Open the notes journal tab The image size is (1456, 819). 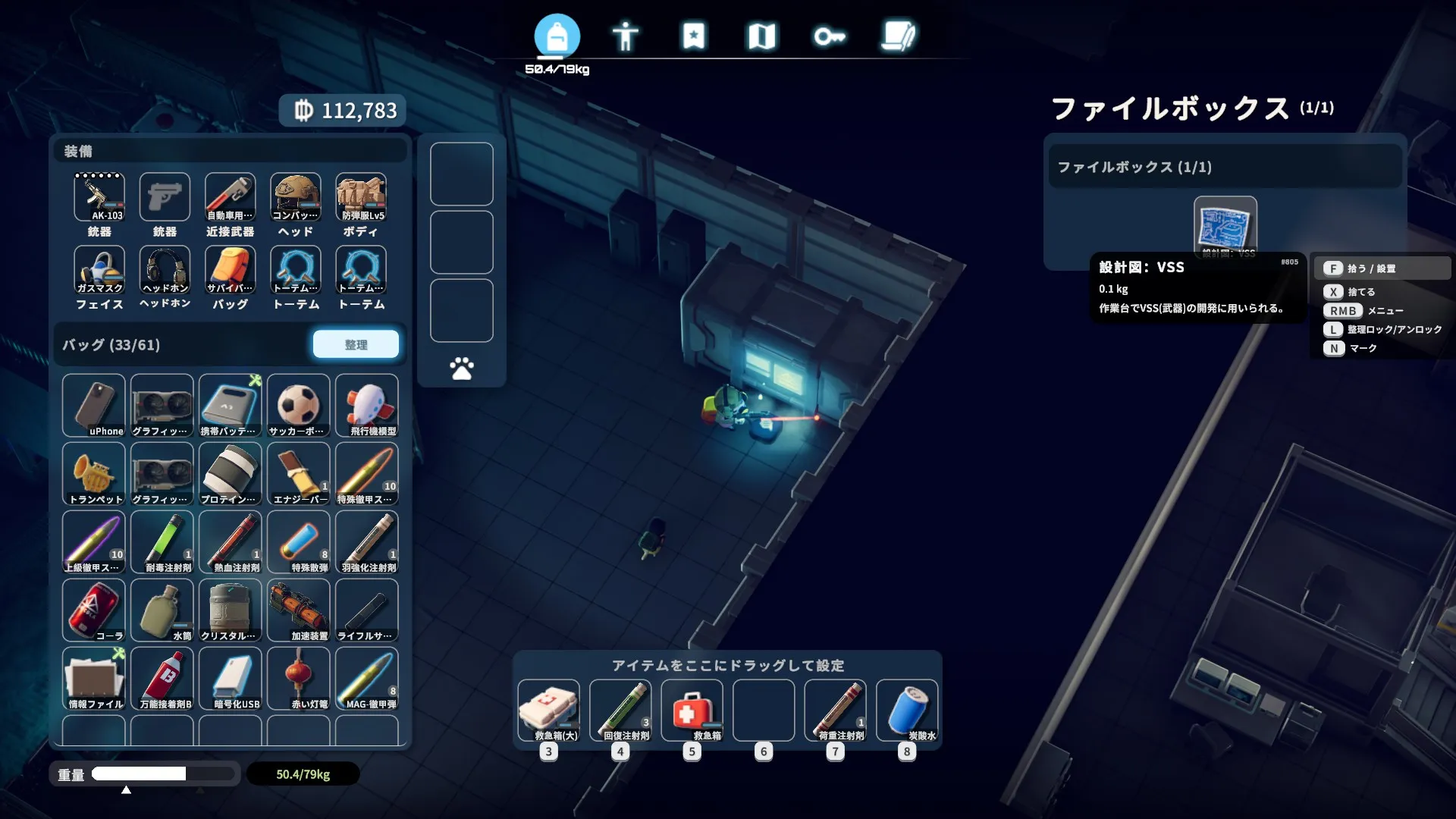(x=898, y=36)
